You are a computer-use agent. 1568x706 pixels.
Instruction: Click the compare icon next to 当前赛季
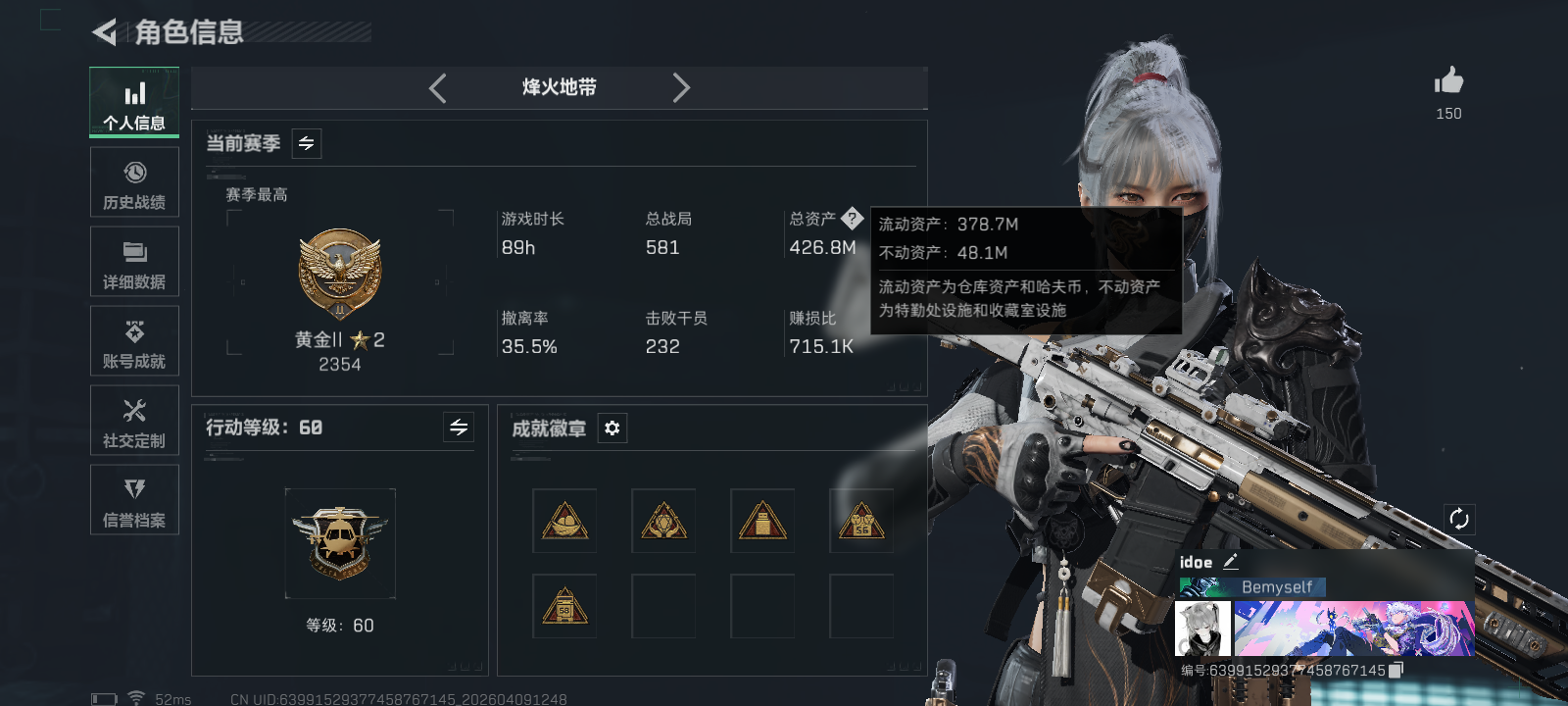tap(305, 143)
